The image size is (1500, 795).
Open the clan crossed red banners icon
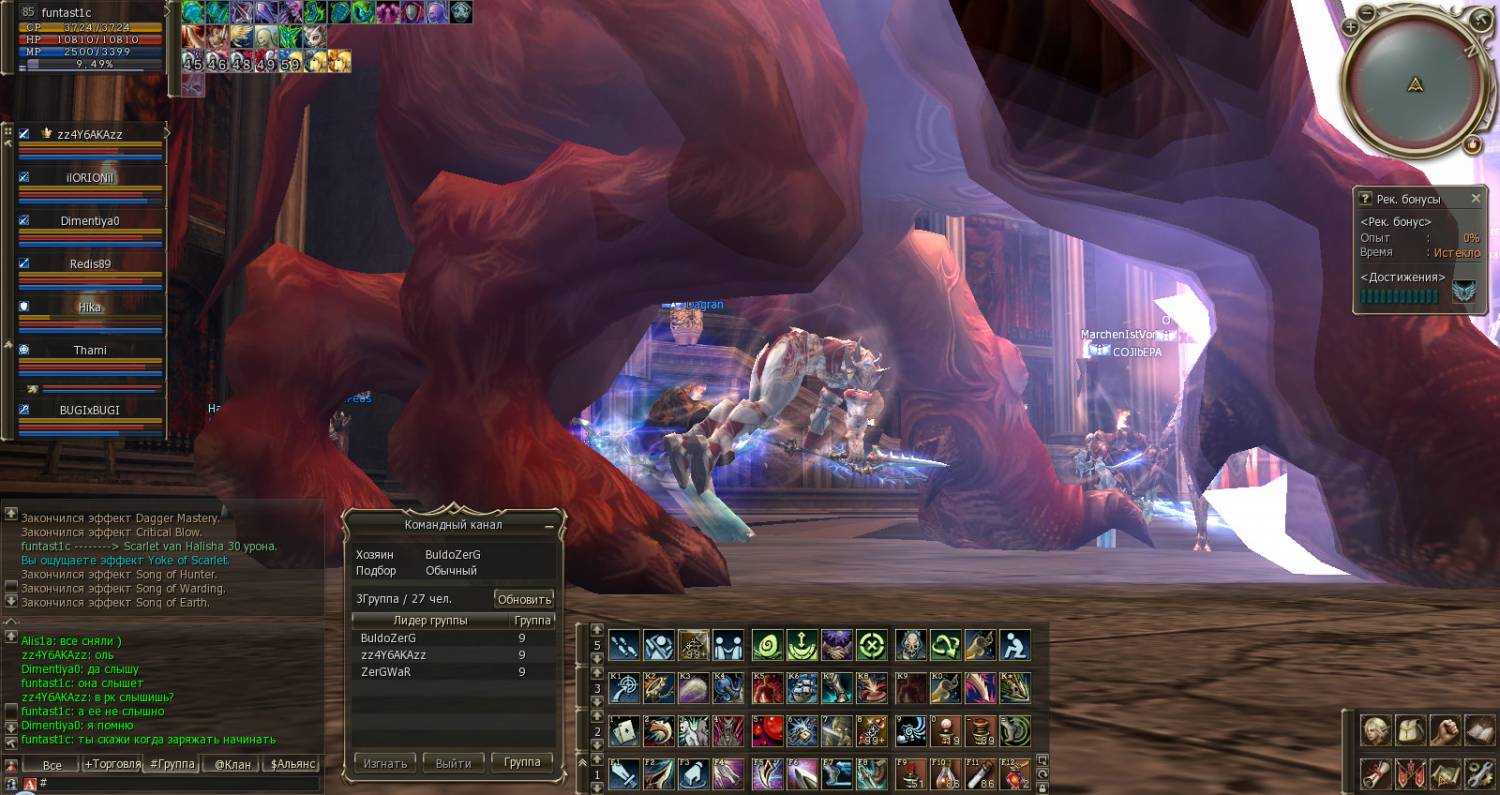(1411, 773)
